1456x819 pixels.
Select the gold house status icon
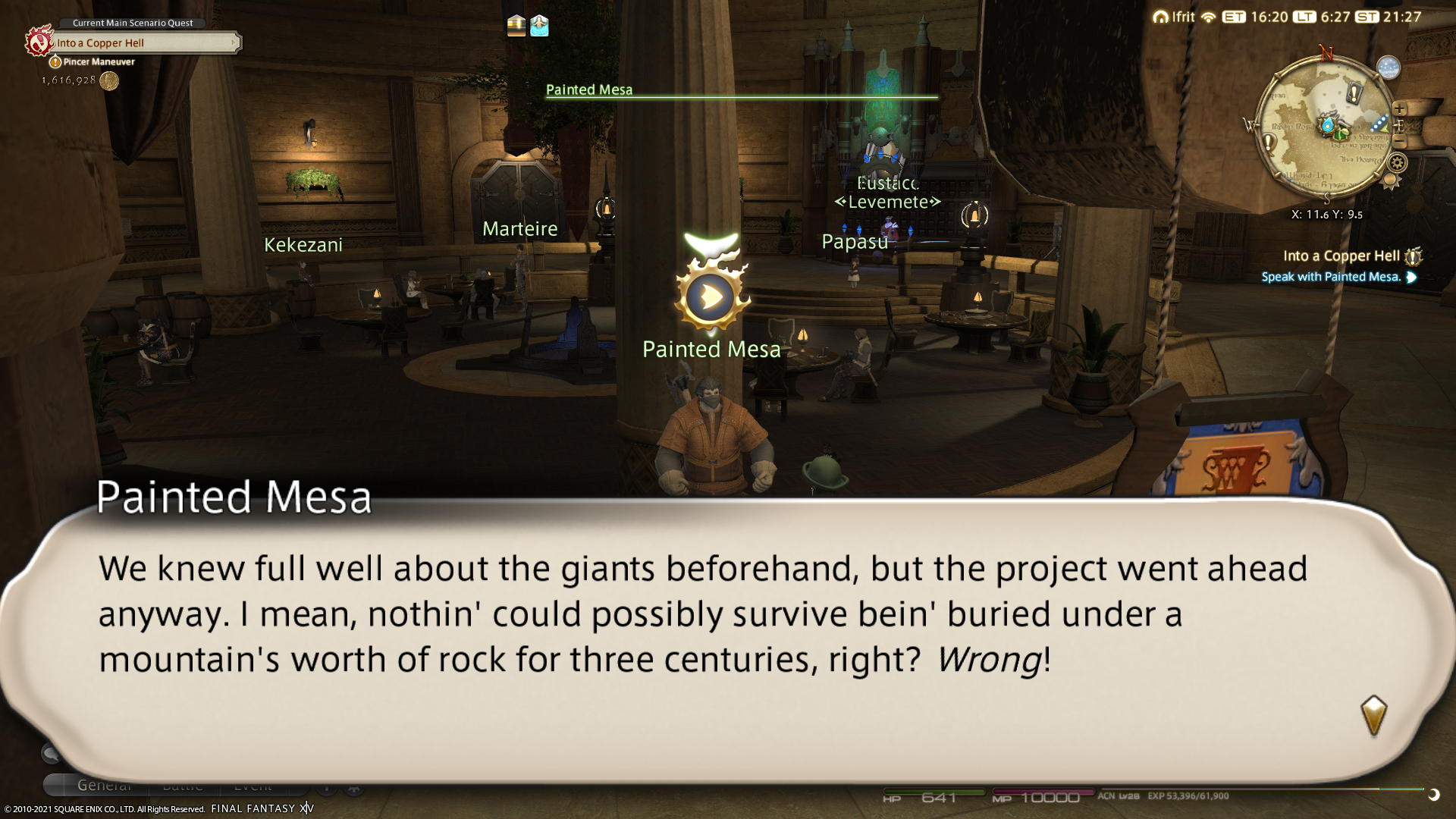(x=516, y=26)
